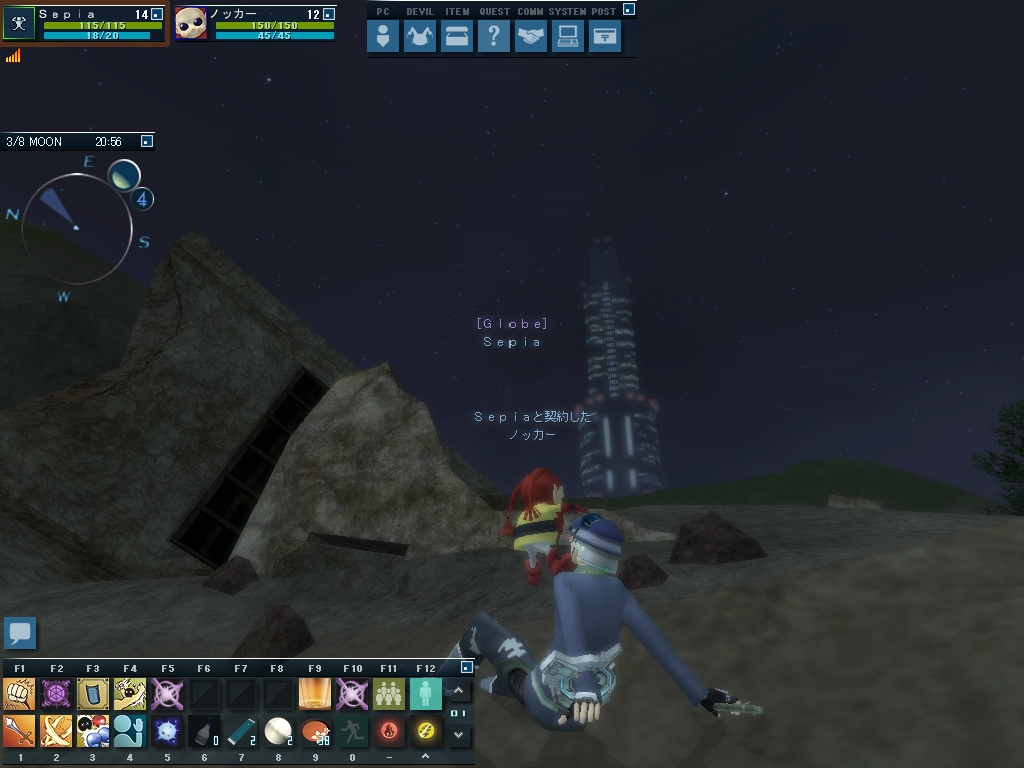The image size is (1024, 768).
Task: Open the COMM handshake menu
Action: (x=531, y=38)
